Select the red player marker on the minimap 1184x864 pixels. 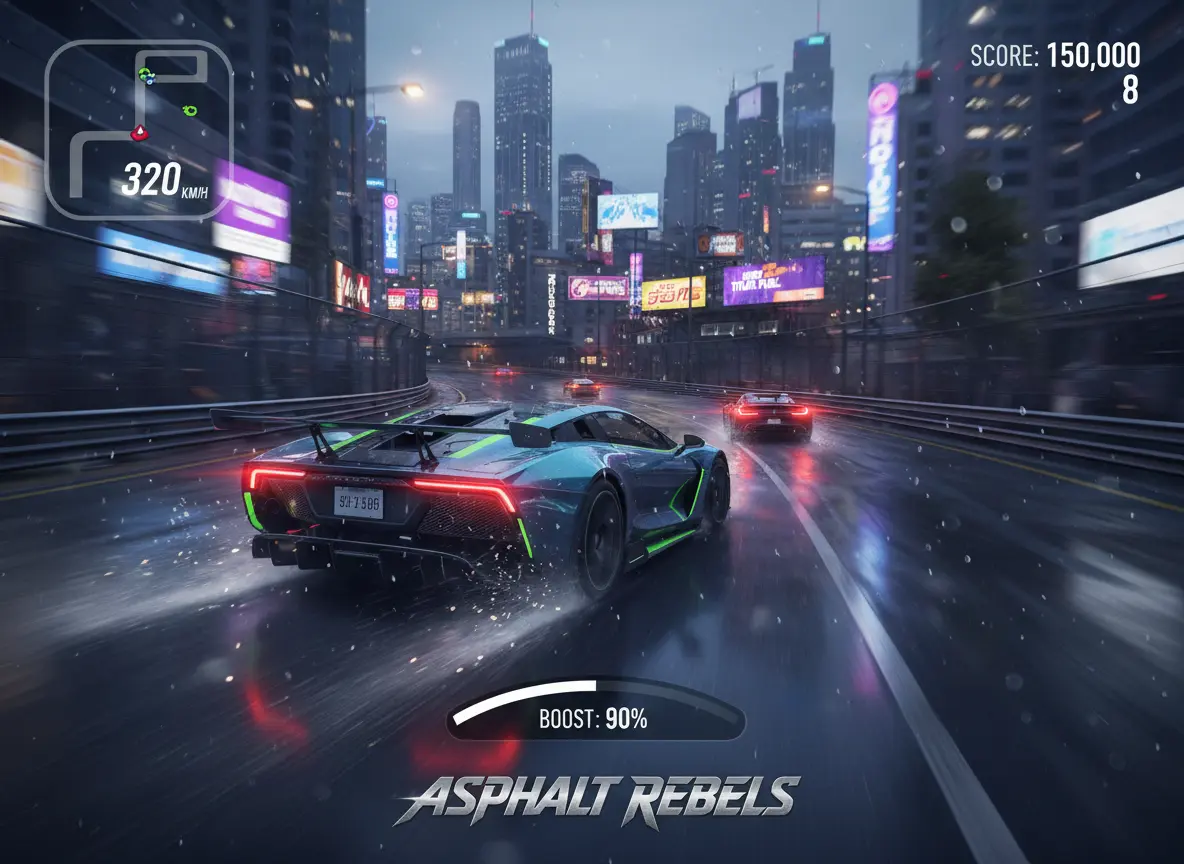point(140,131)
